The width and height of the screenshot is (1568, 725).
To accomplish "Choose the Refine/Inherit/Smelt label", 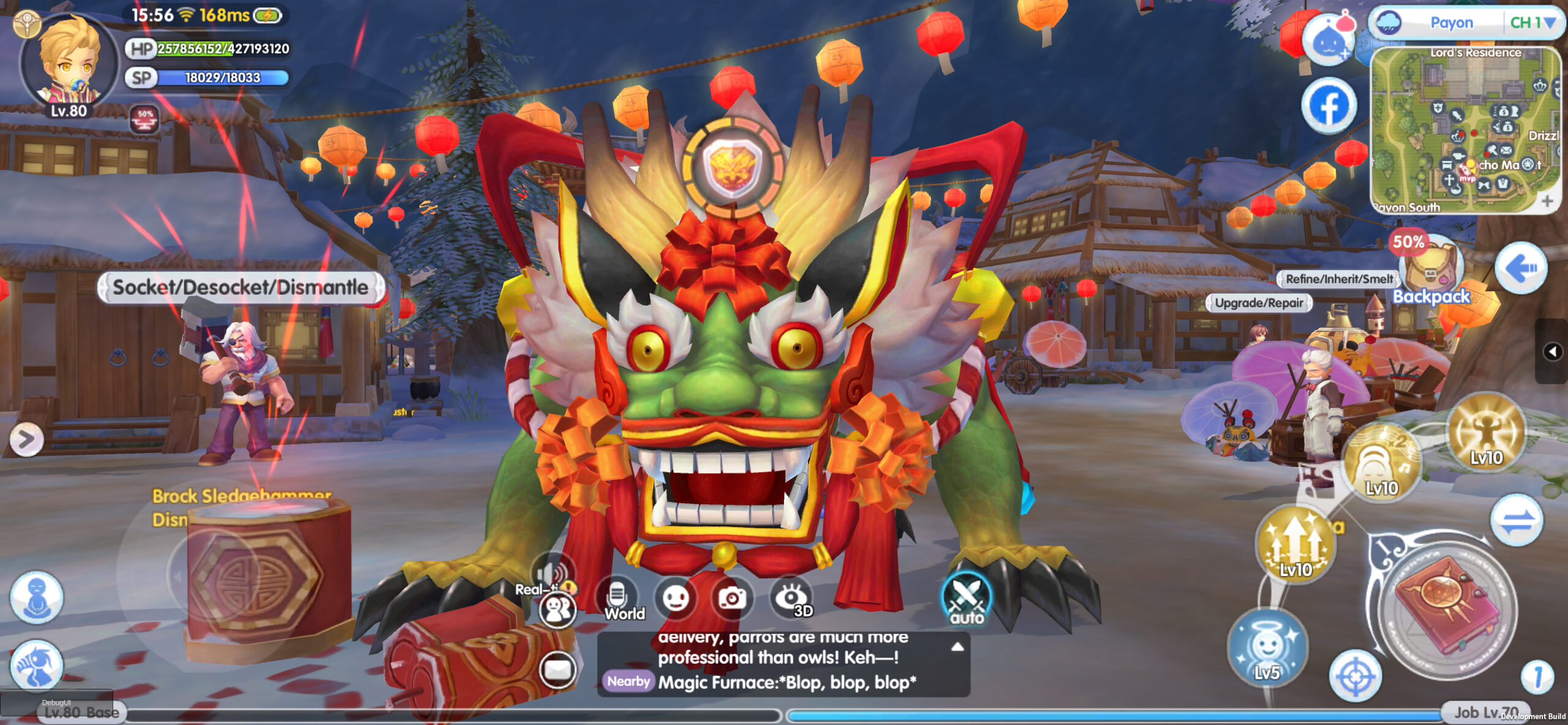I will click(1339, 279).
